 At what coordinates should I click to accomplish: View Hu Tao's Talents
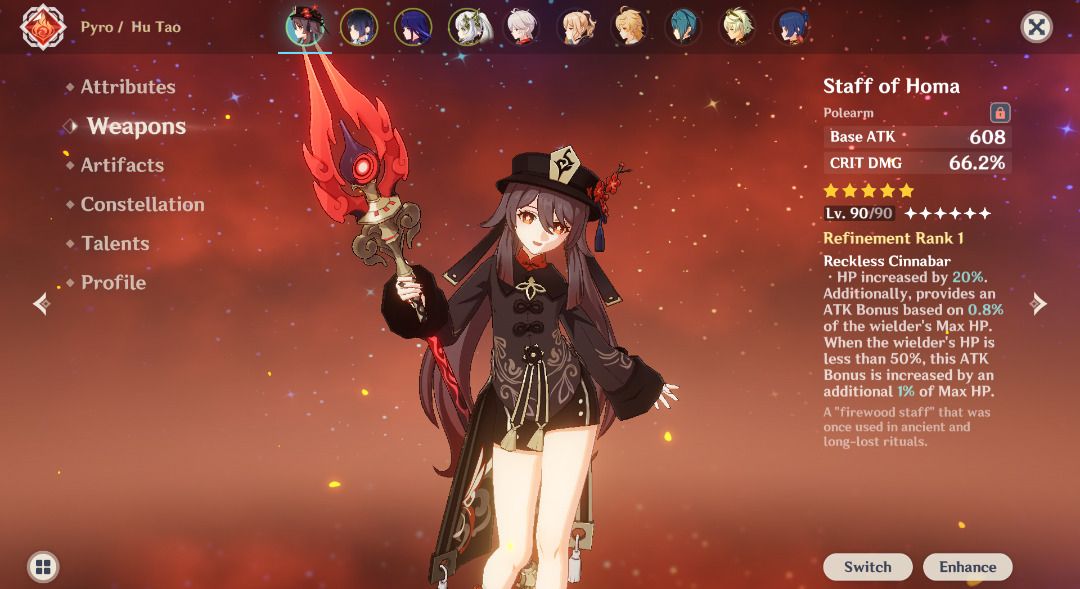pyautogui.click(x=115, y=244)
